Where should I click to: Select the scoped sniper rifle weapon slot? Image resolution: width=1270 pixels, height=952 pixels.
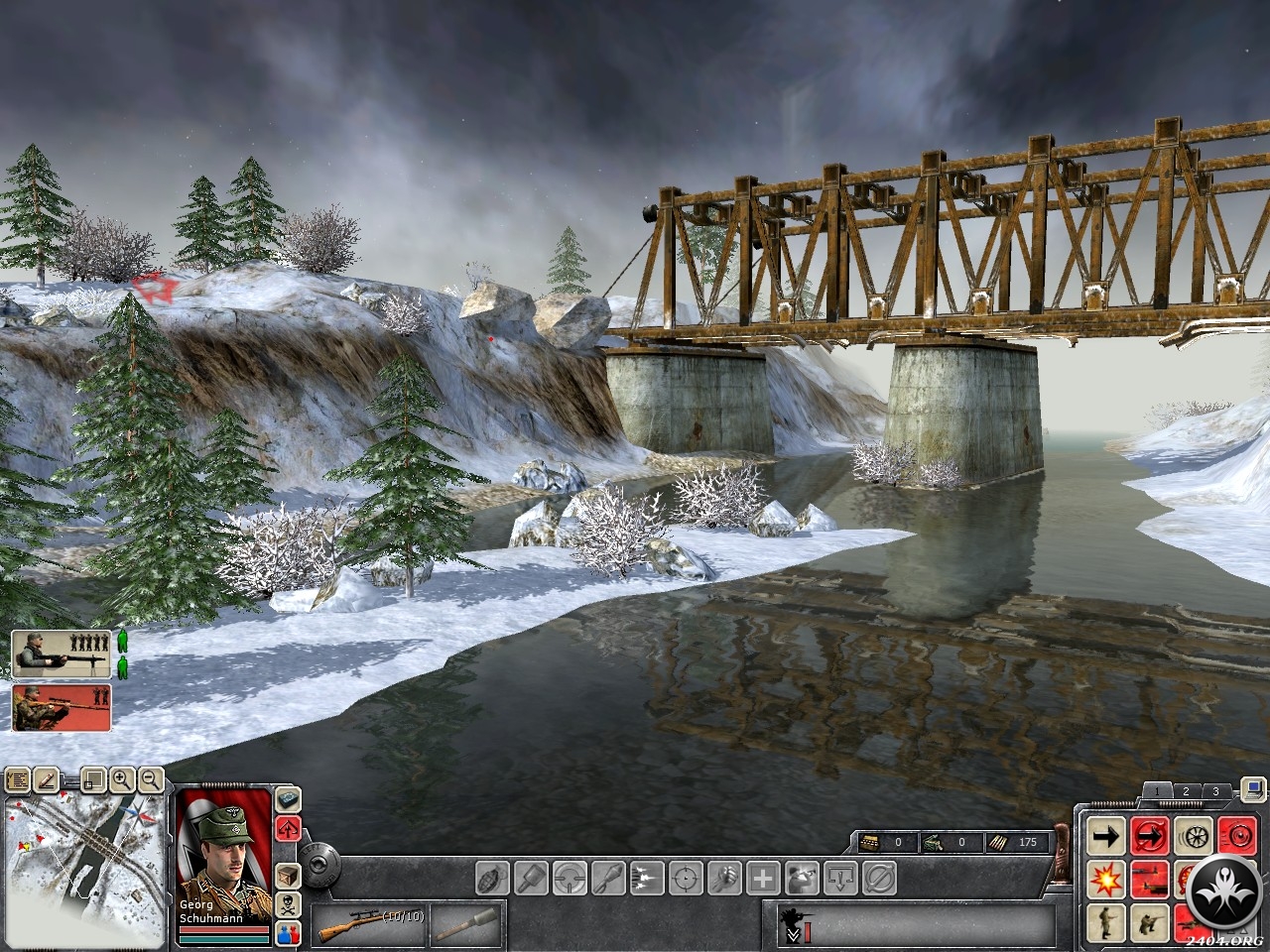(x=369, y=926)
